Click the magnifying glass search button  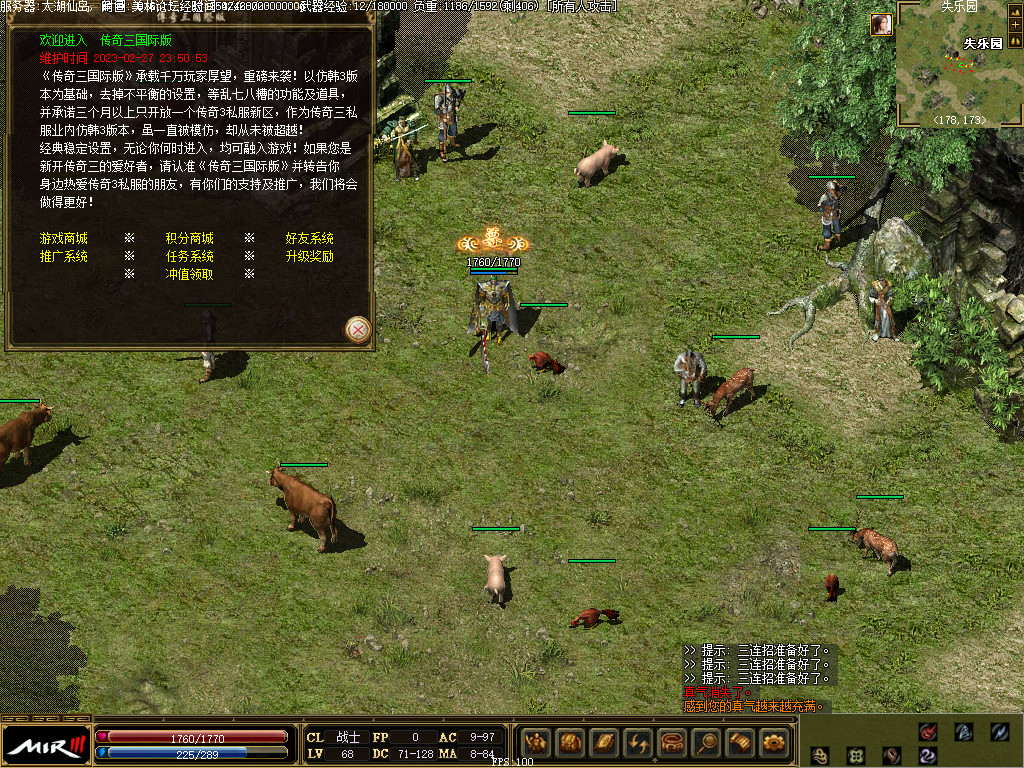point(707,743)
